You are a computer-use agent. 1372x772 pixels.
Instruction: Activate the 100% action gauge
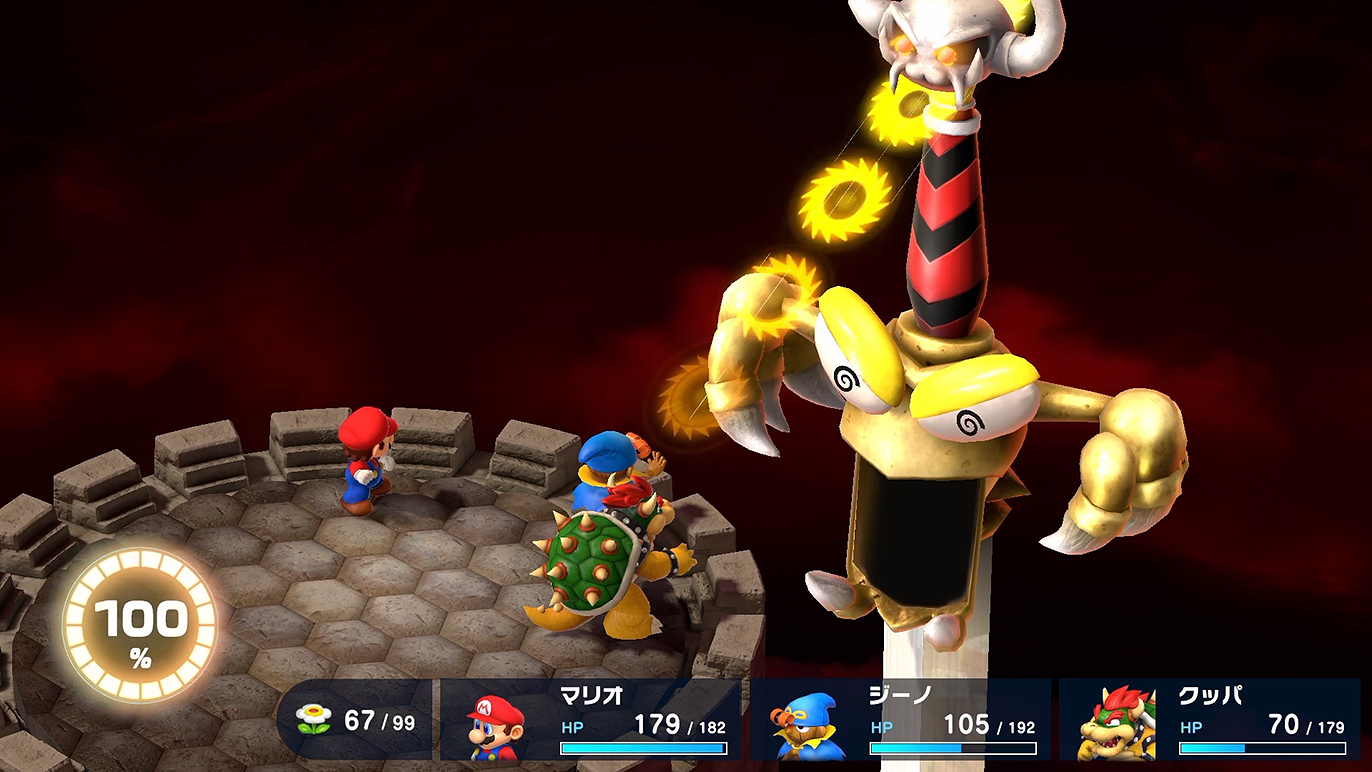coord(140,625)
